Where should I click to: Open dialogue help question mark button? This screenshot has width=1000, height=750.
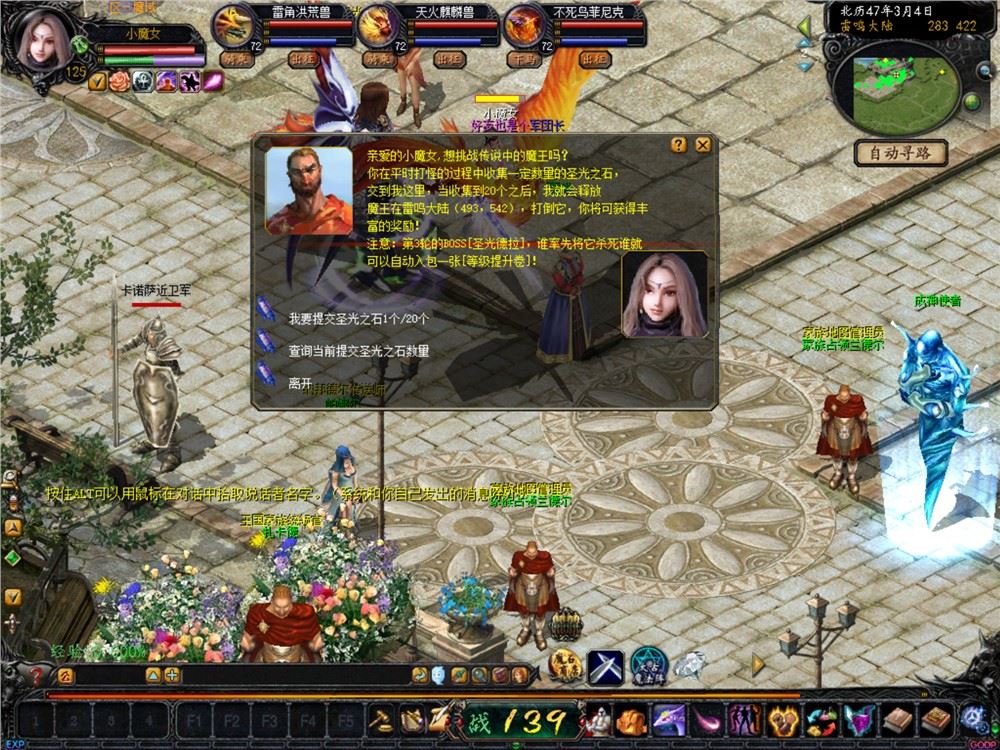(679, 144)
